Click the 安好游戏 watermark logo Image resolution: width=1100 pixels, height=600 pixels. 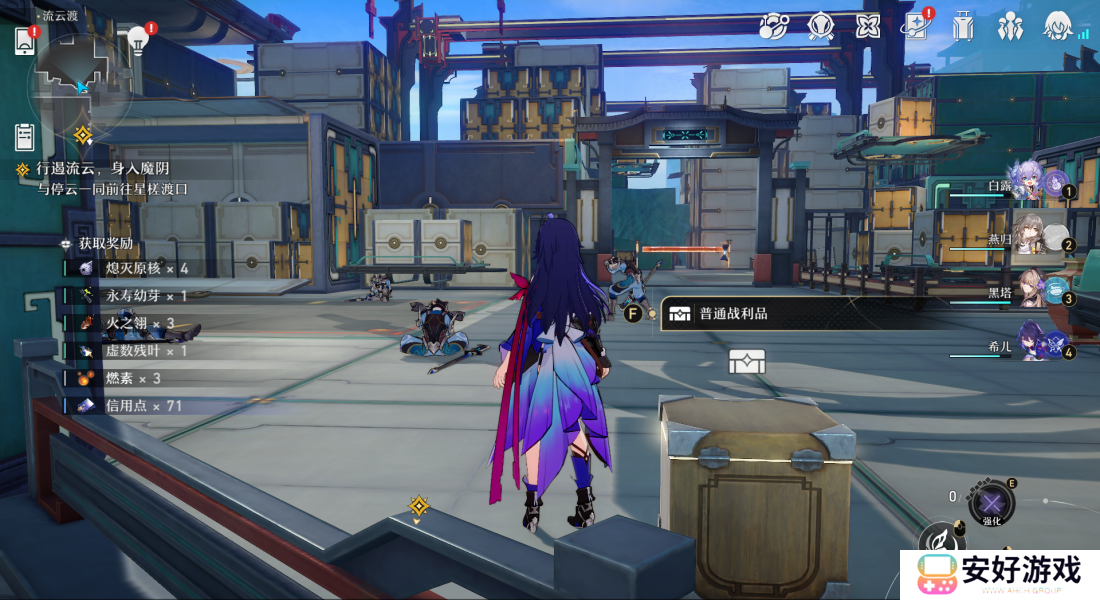[1000, 573]
